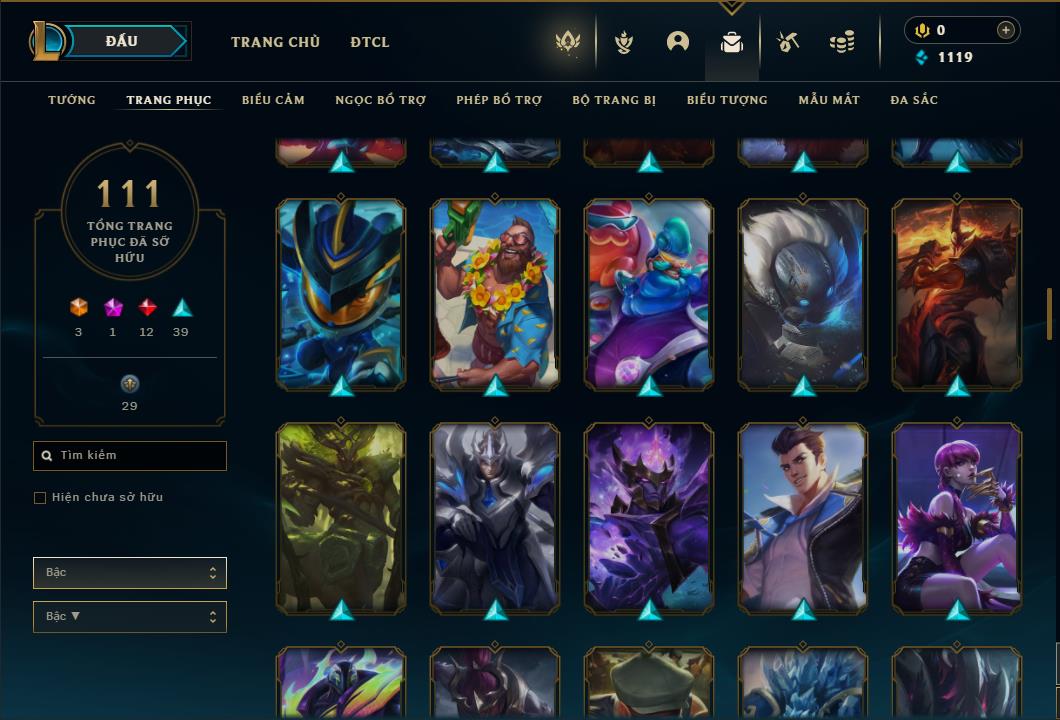
Task: Open the coin stack store icon
Action: tap(842, 42)
